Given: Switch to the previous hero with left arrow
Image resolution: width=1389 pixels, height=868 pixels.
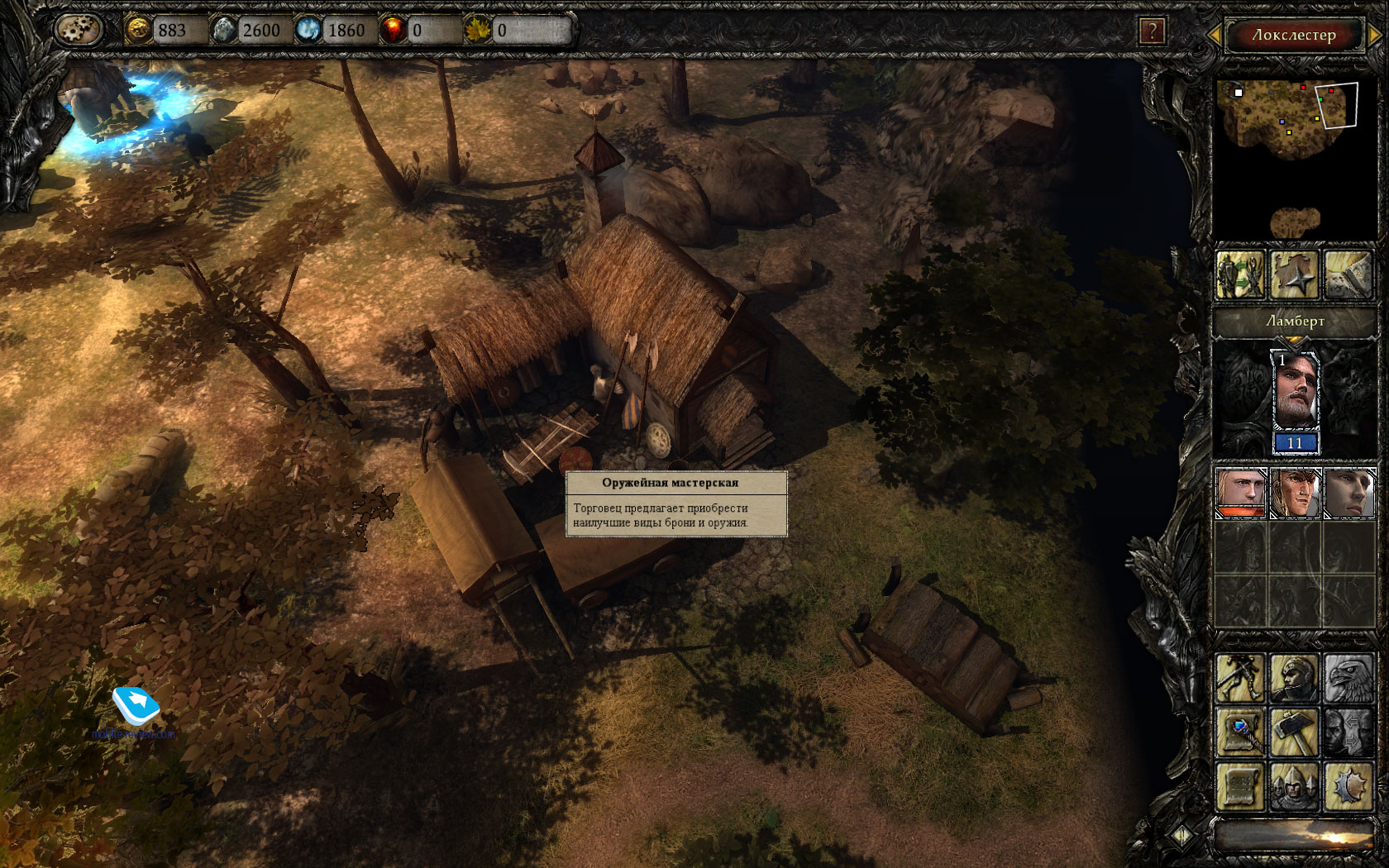Looking at the screenshot, I should (x=1215, y=35).
